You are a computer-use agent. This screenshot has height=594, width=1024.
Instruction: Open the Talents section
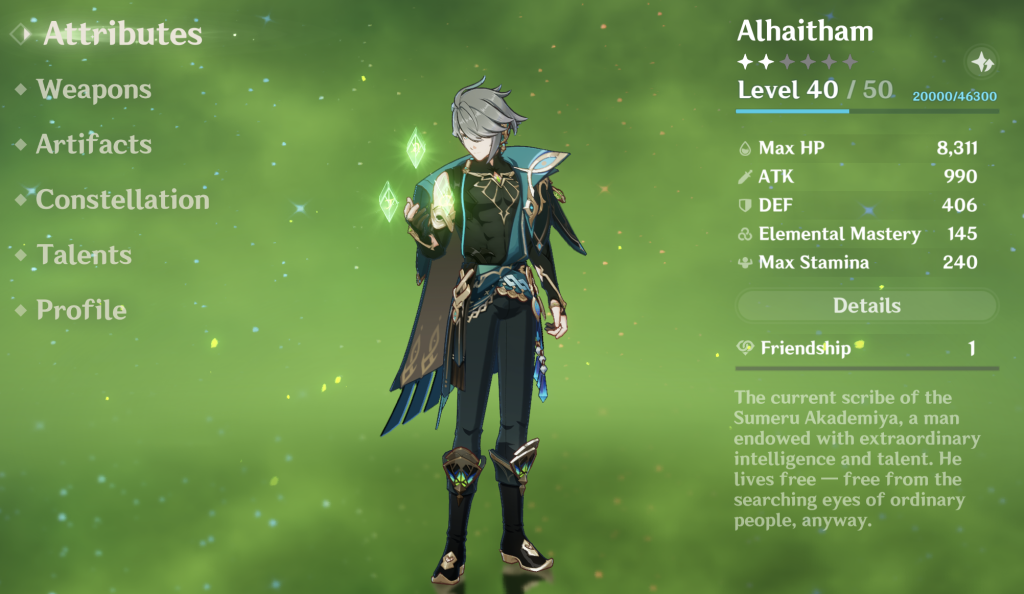(x=84, y=255)
